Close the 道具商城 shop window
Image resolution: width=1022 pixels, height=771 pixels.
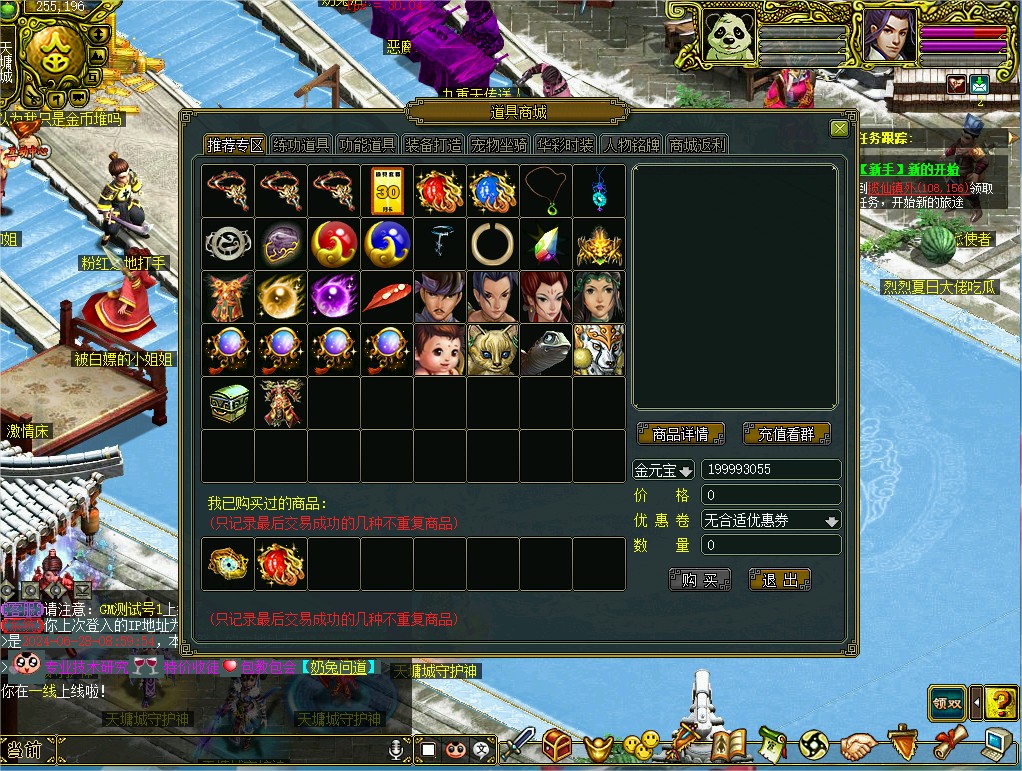(x=839, y=128)
